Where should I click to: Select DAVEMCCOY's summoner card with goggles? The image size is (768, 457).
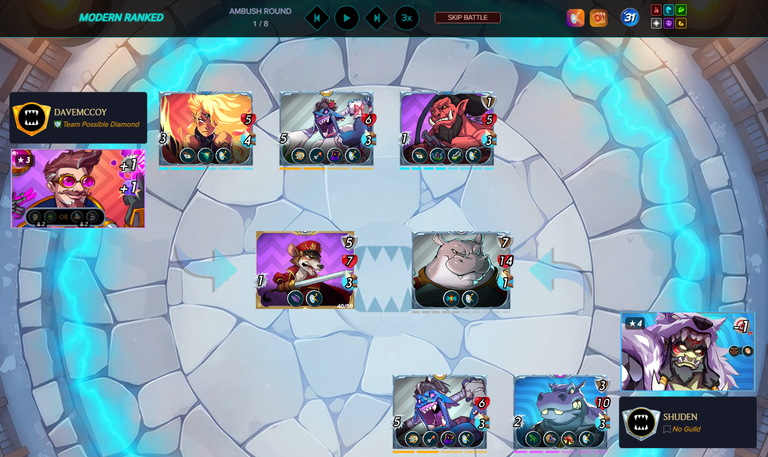(78, 188)
